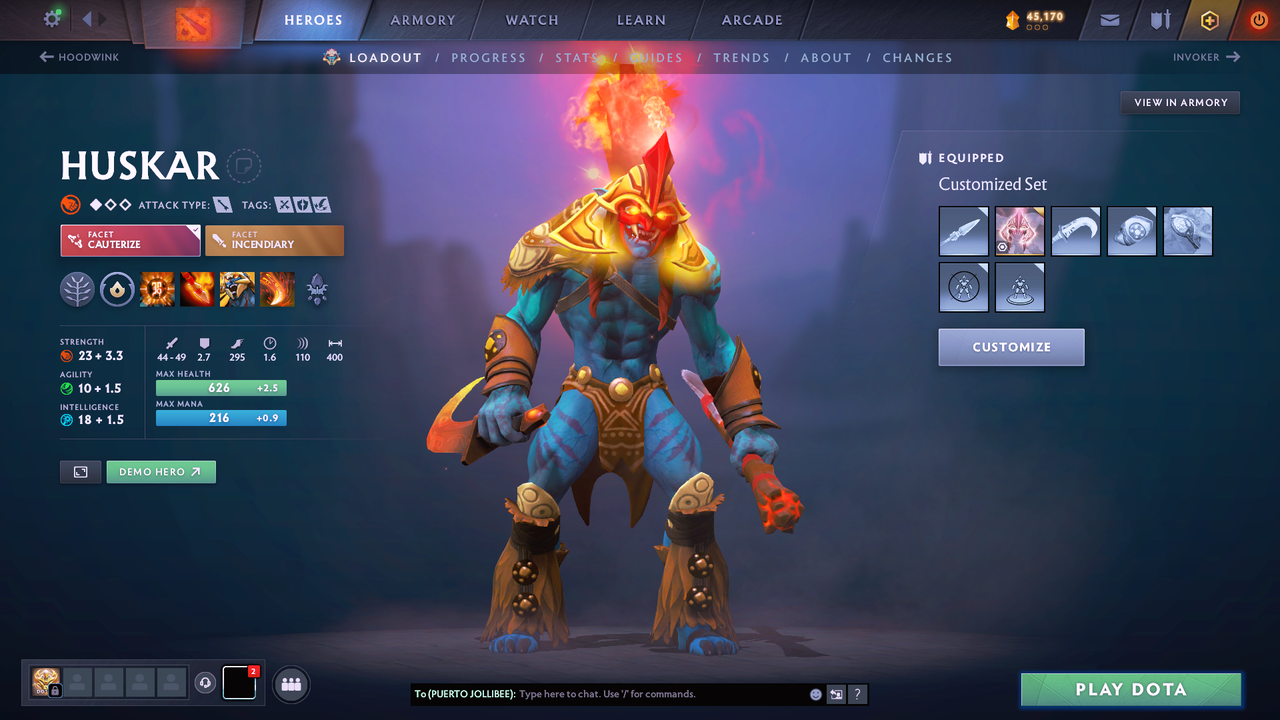1280x720 pixels.
Task: Open the GUIDES section for Huskar
Action: point(657,57)
